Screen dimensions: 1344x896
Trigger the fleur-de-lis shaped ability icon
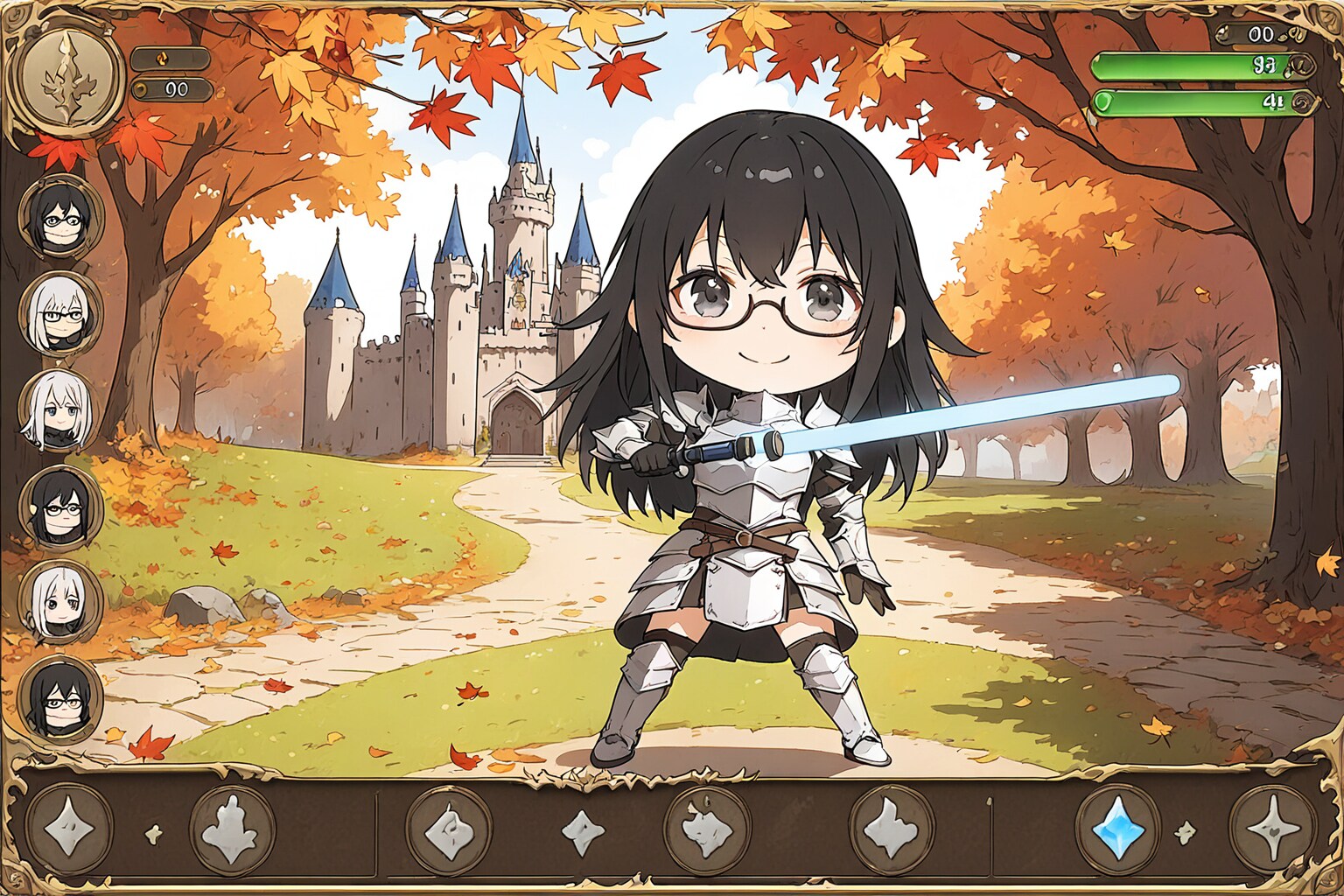point(233,828)
